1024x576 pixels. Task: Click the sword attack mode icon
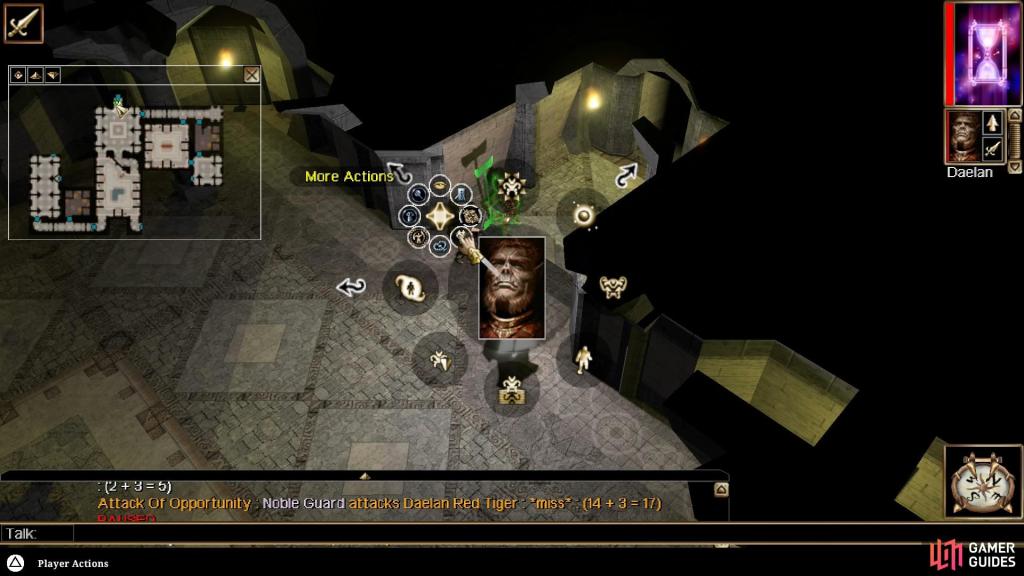[22, 22]
